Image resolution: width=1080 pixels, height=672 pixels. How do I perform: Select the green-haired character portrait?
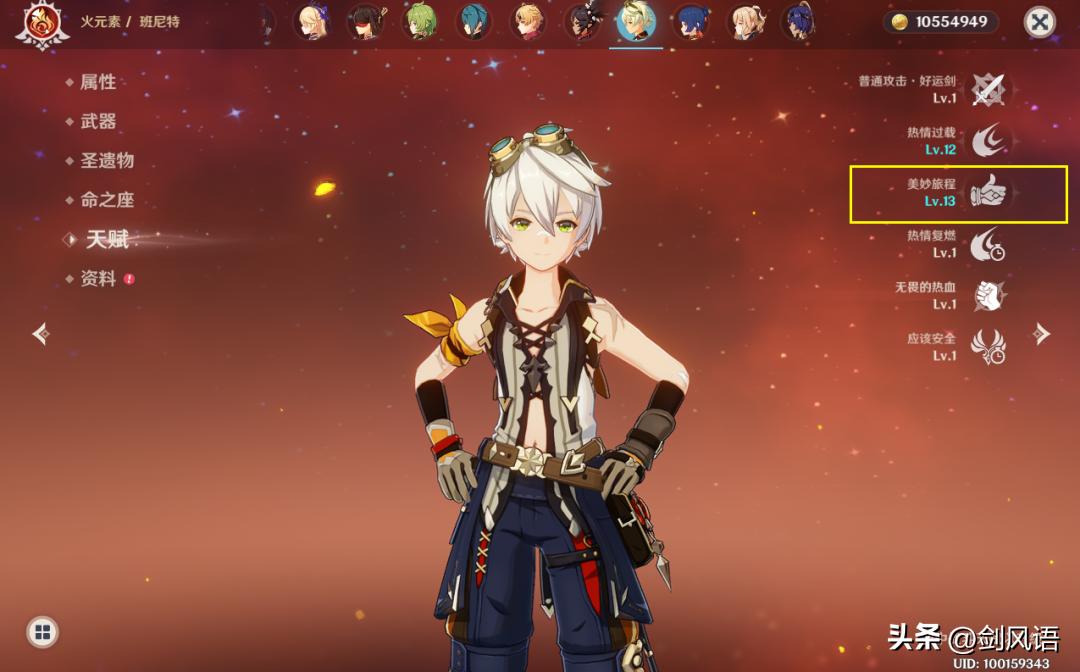420,21
